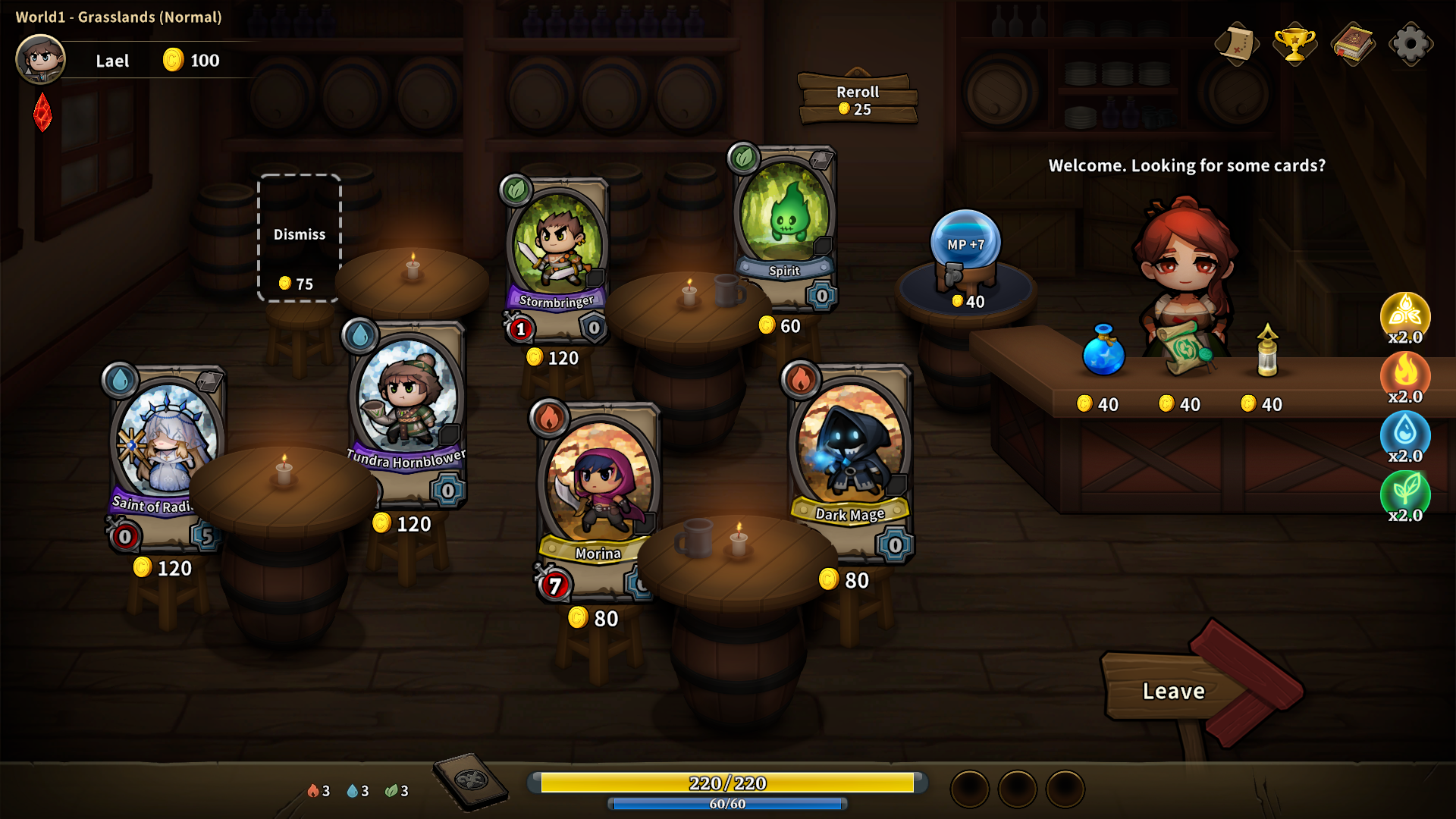This screenshot has width=1456, height=819.
Task: Open the world map scroll icon
Action: click(x=1236, y=44)
